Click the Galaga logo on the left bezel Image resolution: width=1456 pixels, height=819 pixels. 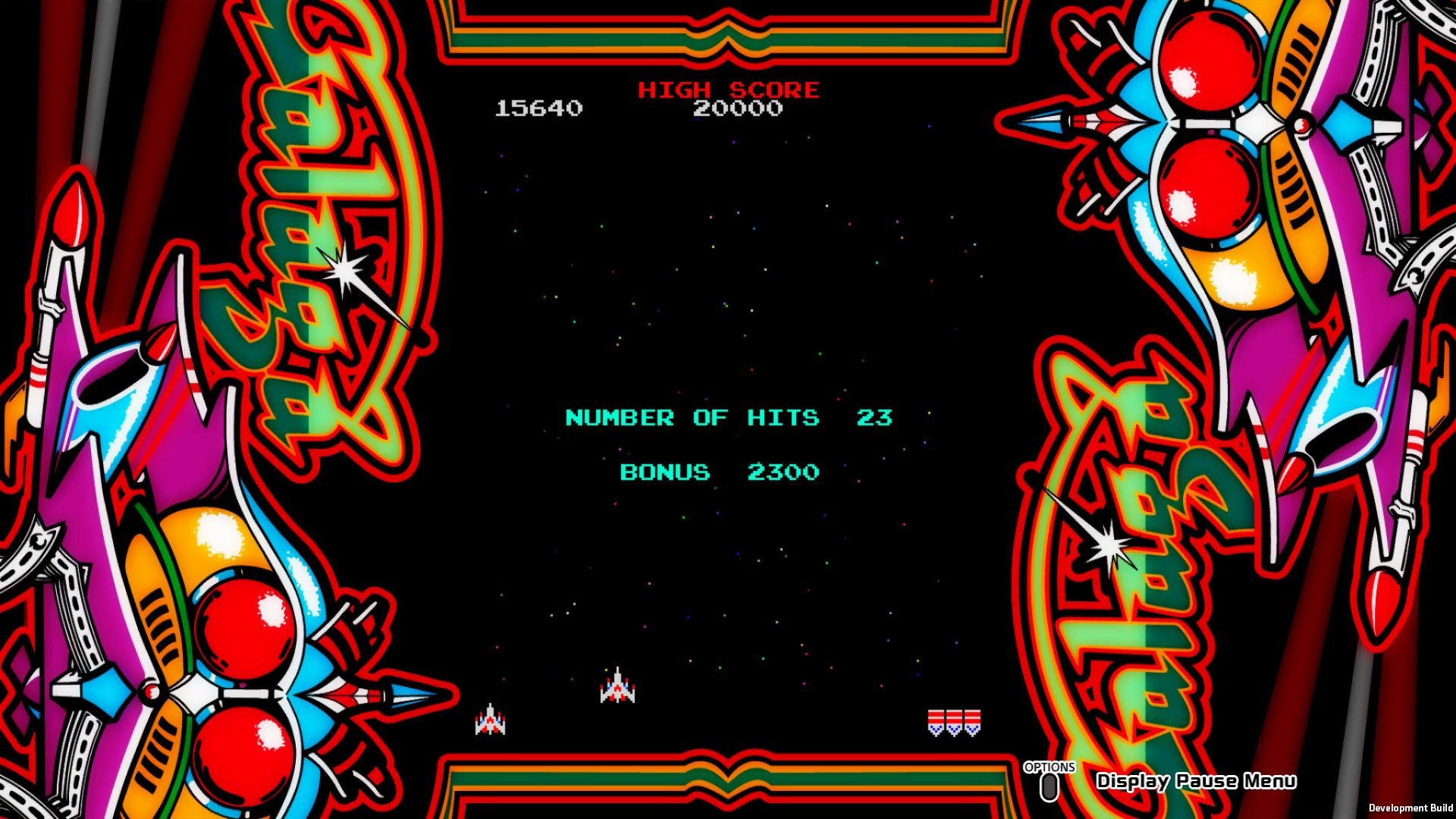point(318,227)
